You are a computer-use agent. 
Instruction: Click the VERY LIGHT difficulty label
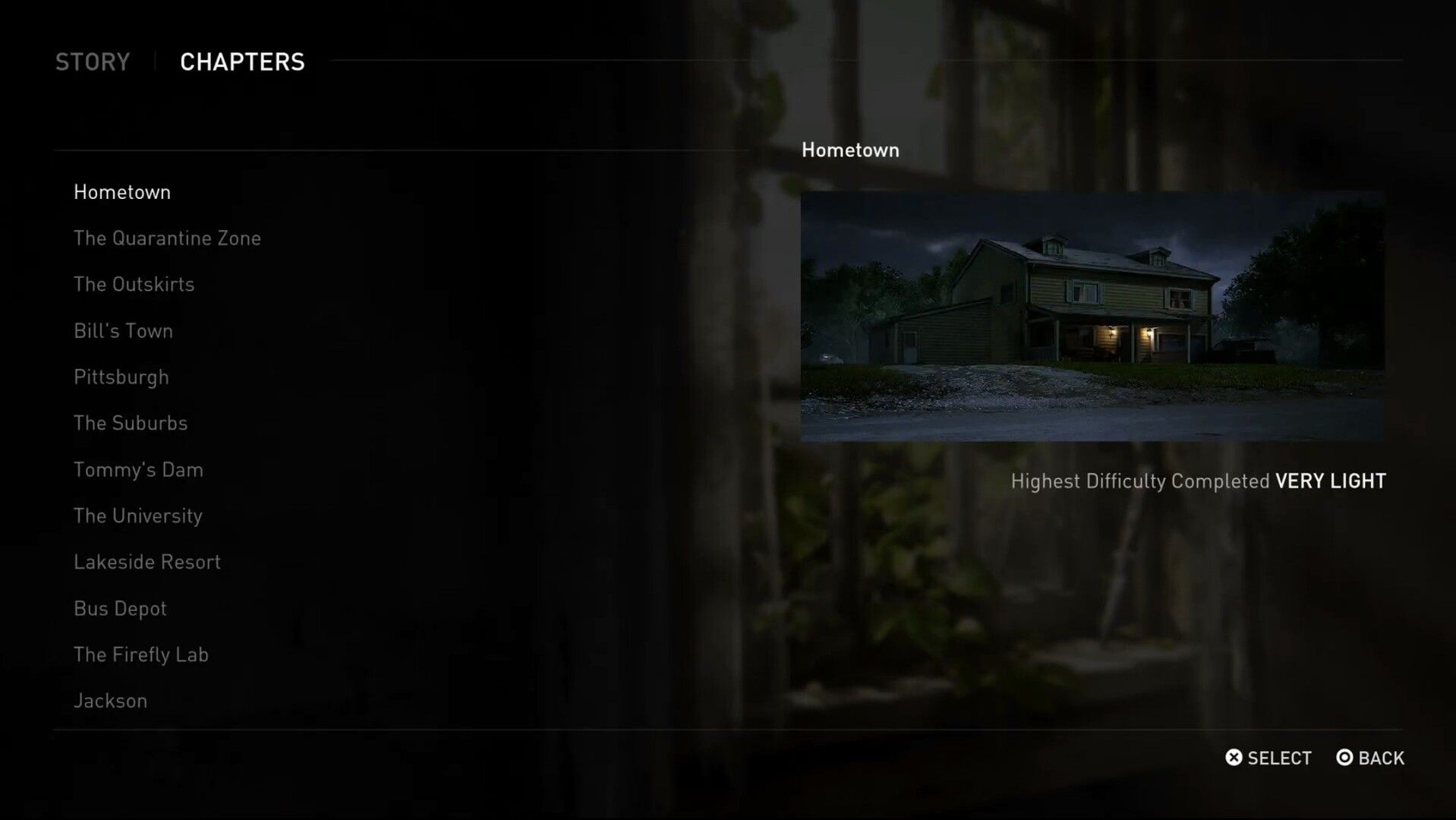[x=1328, y=481]
